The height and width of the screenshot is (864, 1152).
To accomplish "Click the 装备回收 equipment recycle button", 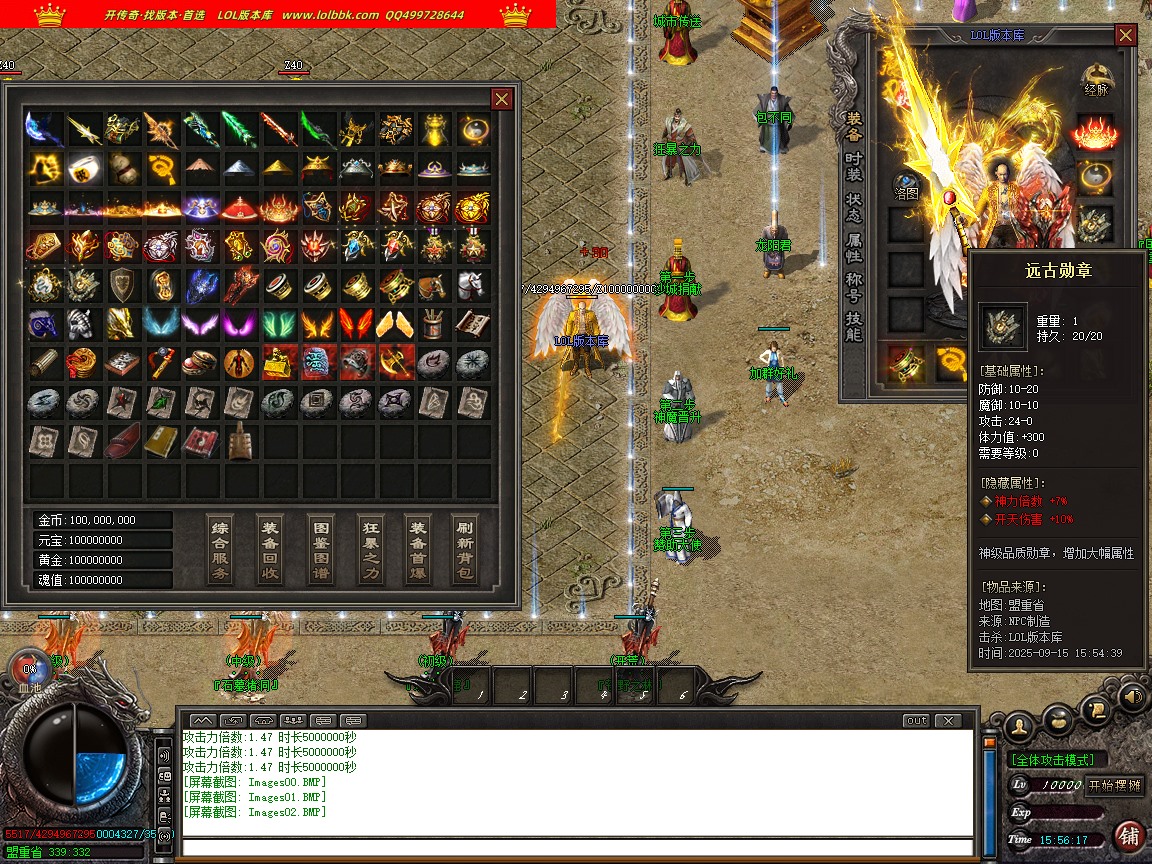I will [x=270, y=549].
